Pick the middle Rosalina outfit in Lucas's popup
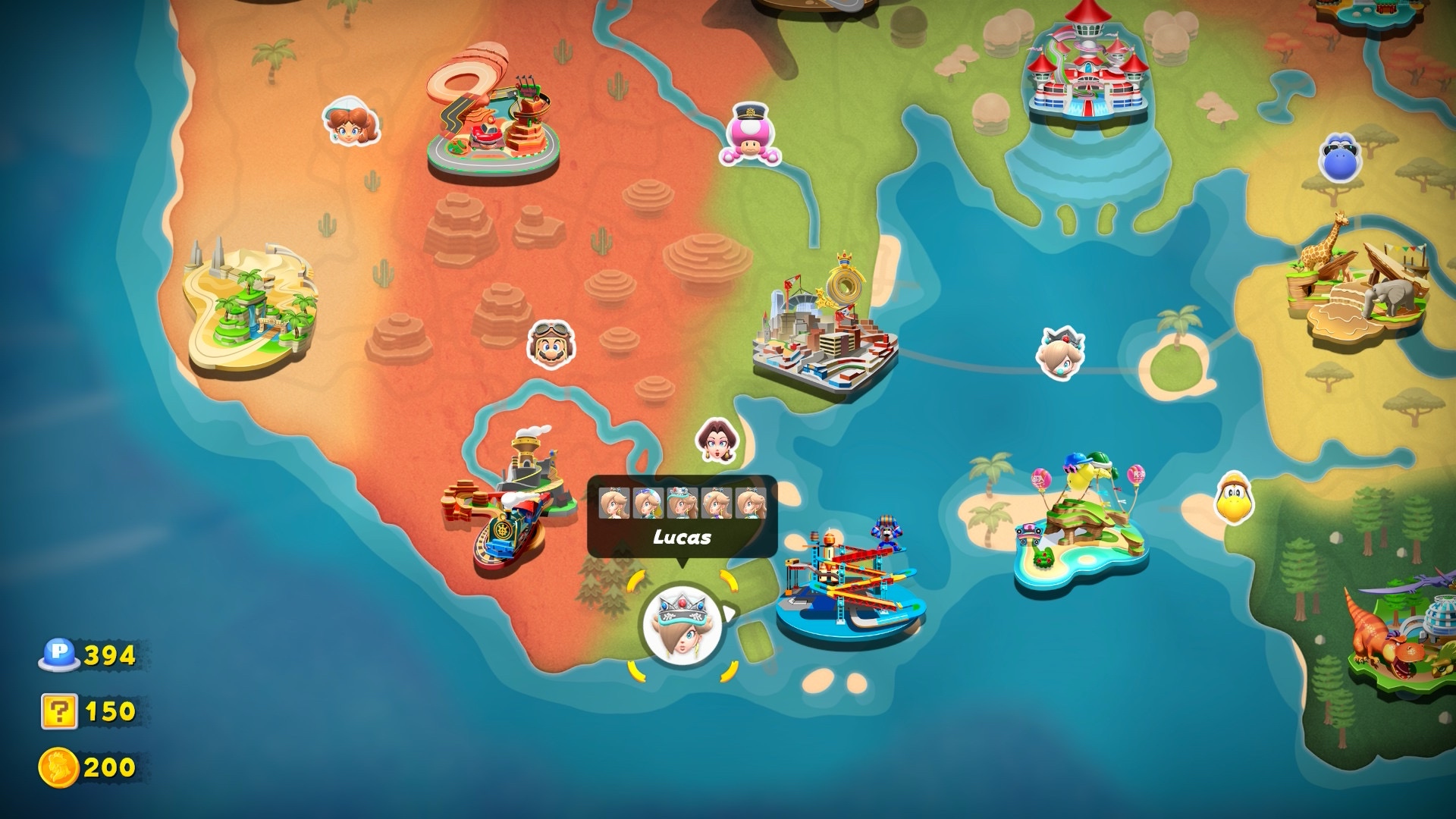This screenshot has width=1456, height=819. click(x=682, y=504)
